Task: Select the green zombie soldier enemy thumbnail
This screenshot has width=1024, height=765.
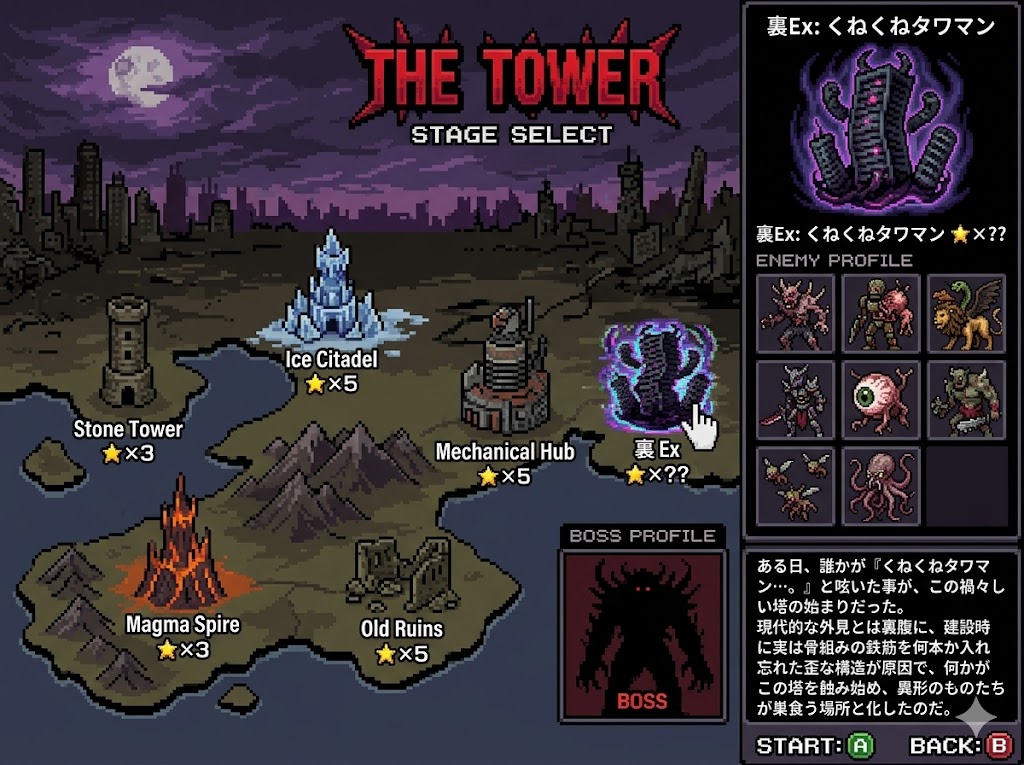Action: [x=880, y=313]
